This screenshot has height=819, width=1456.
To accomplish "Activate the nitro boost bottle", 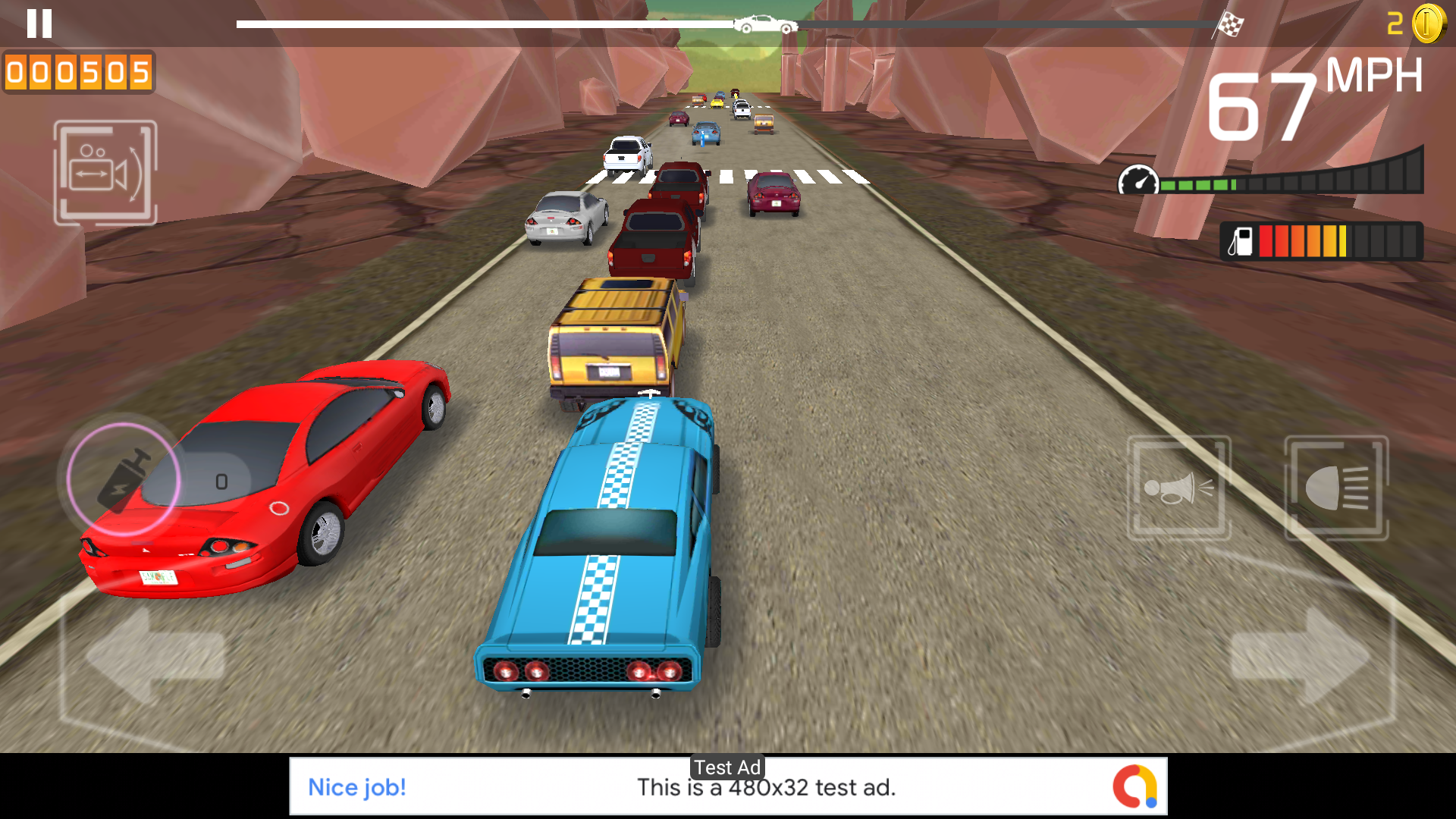I will [123, 478].
